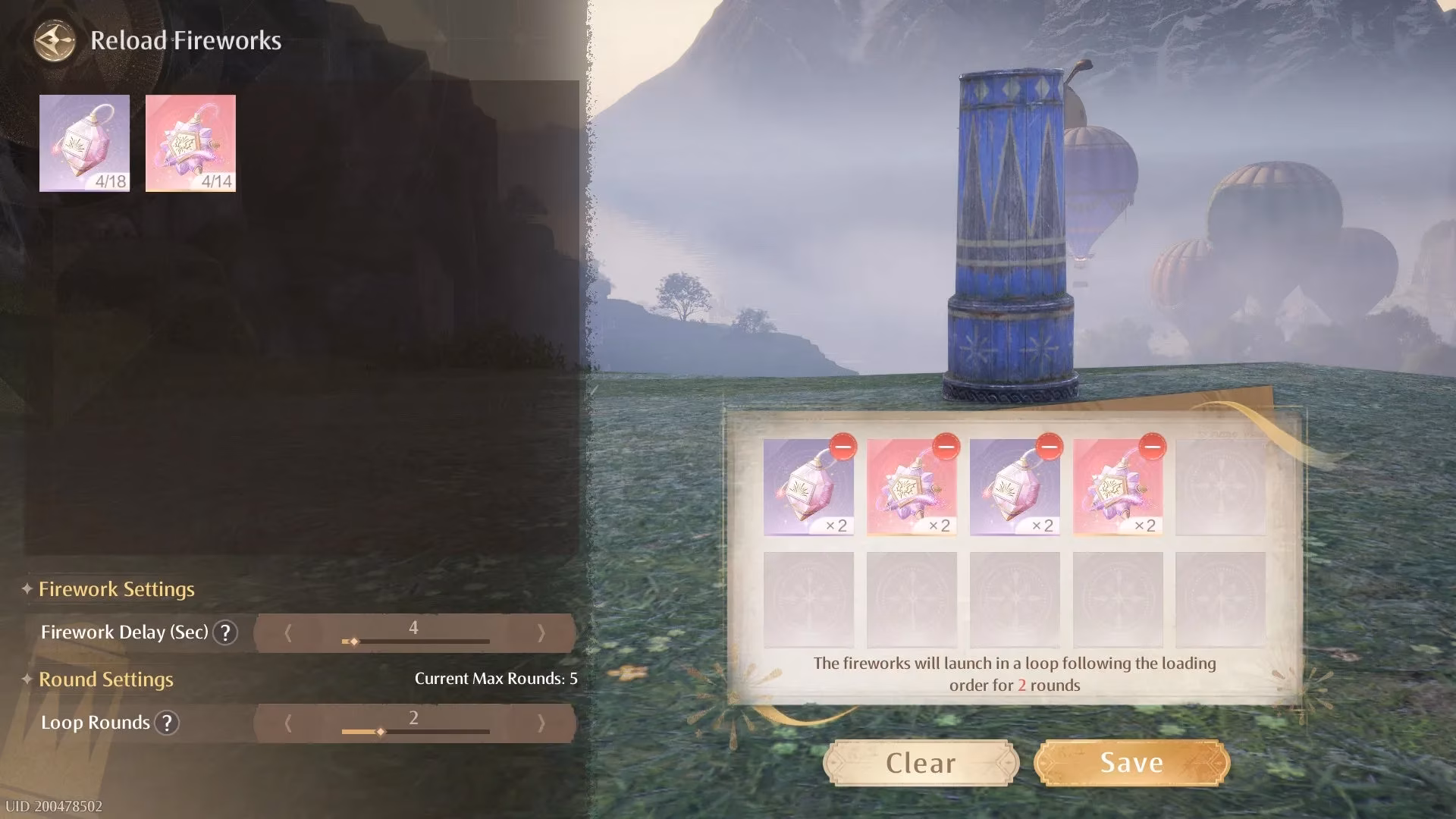
Task: Remove the first loaded pink diamond firework
Action: pos(842,449)
